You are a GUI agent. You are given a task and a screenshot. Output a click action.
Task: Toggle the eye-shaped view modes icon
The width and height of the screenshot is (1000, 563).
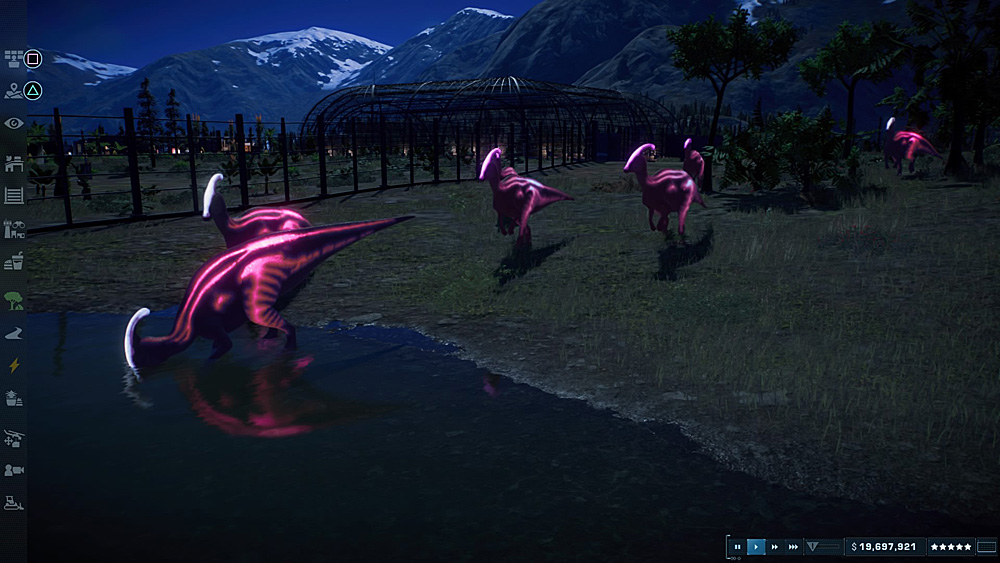coord(14,123)
